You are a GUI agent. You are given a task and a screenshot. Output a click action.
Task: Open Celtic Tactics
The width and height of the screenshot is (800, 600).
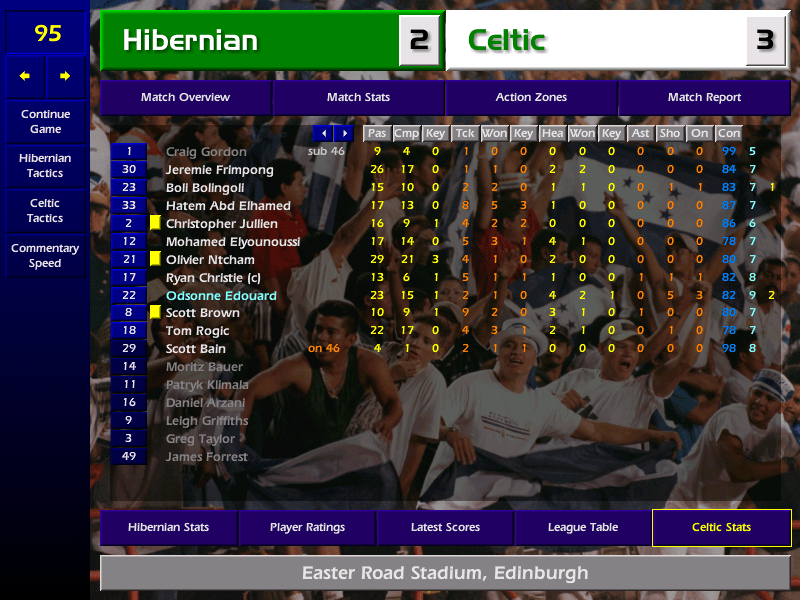pos(45,211)
